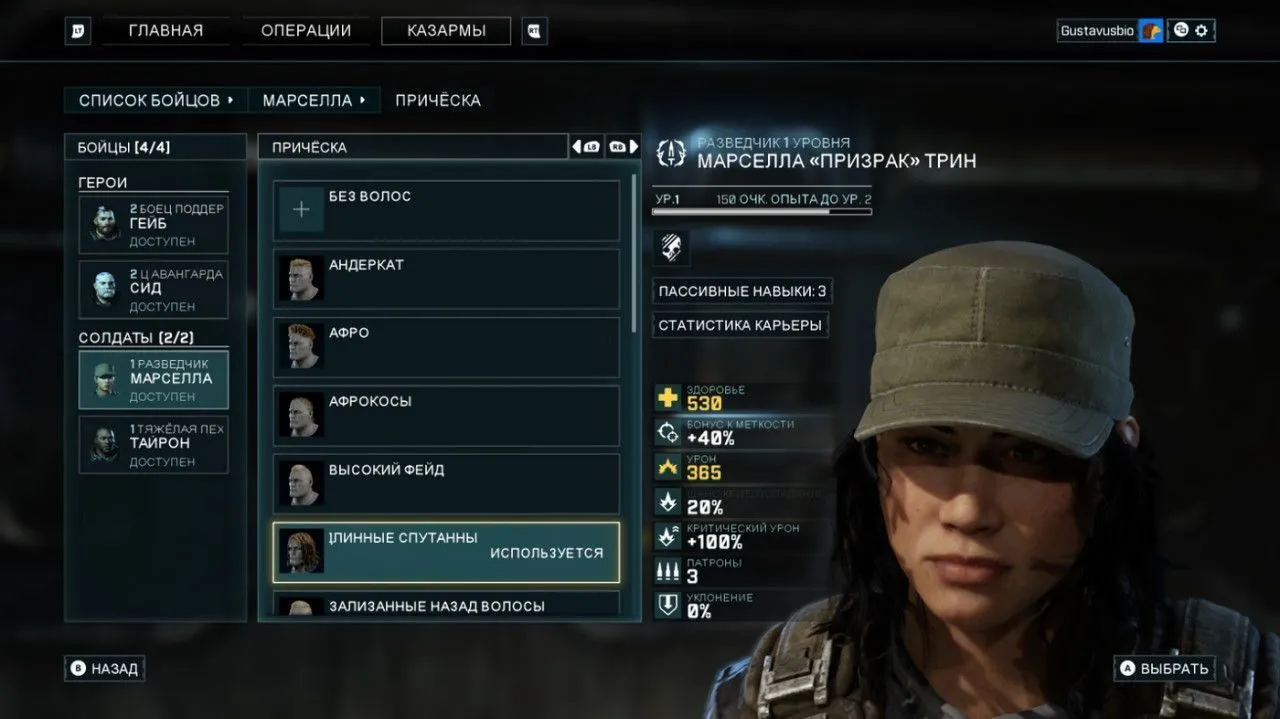Select hero ГЕЙБ from the roster
The image size is (1280, 719).
coord(154,224)
